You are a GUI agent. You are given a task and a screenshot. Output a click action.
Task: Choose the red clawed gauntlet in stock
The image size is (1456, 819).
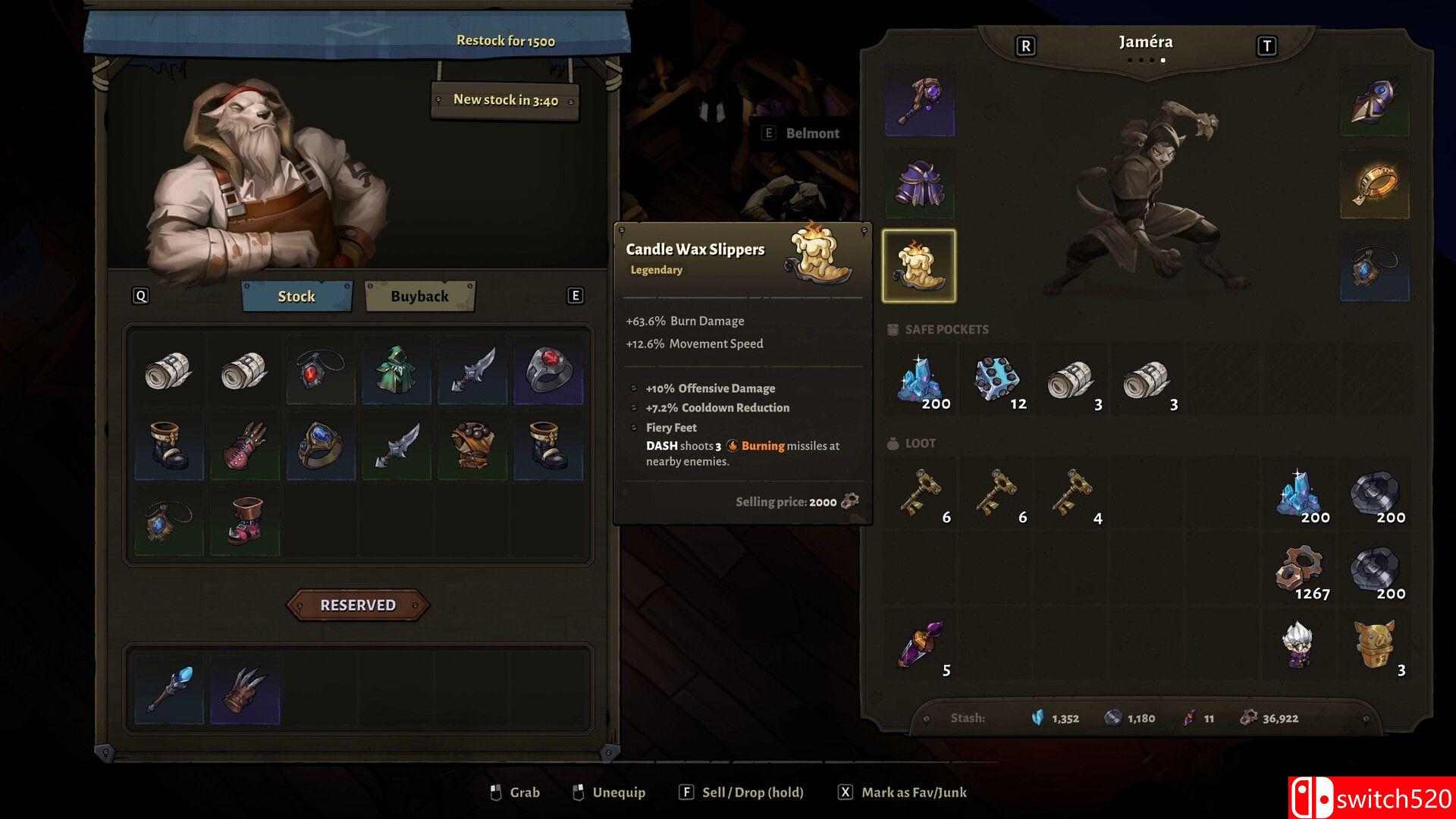point(245,446)
